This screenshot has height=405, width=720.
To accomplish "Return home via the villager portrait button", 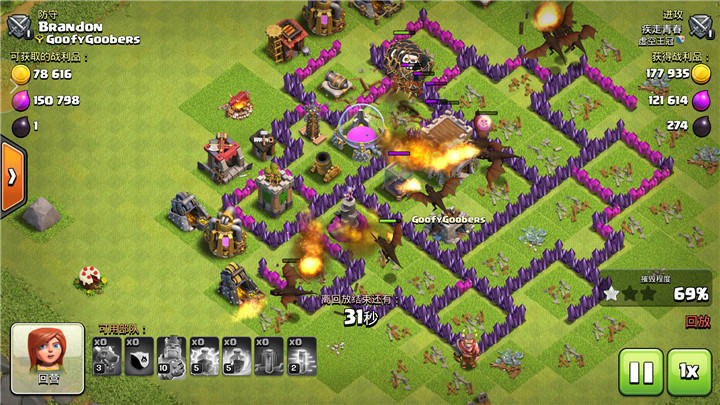I will 48,356.
